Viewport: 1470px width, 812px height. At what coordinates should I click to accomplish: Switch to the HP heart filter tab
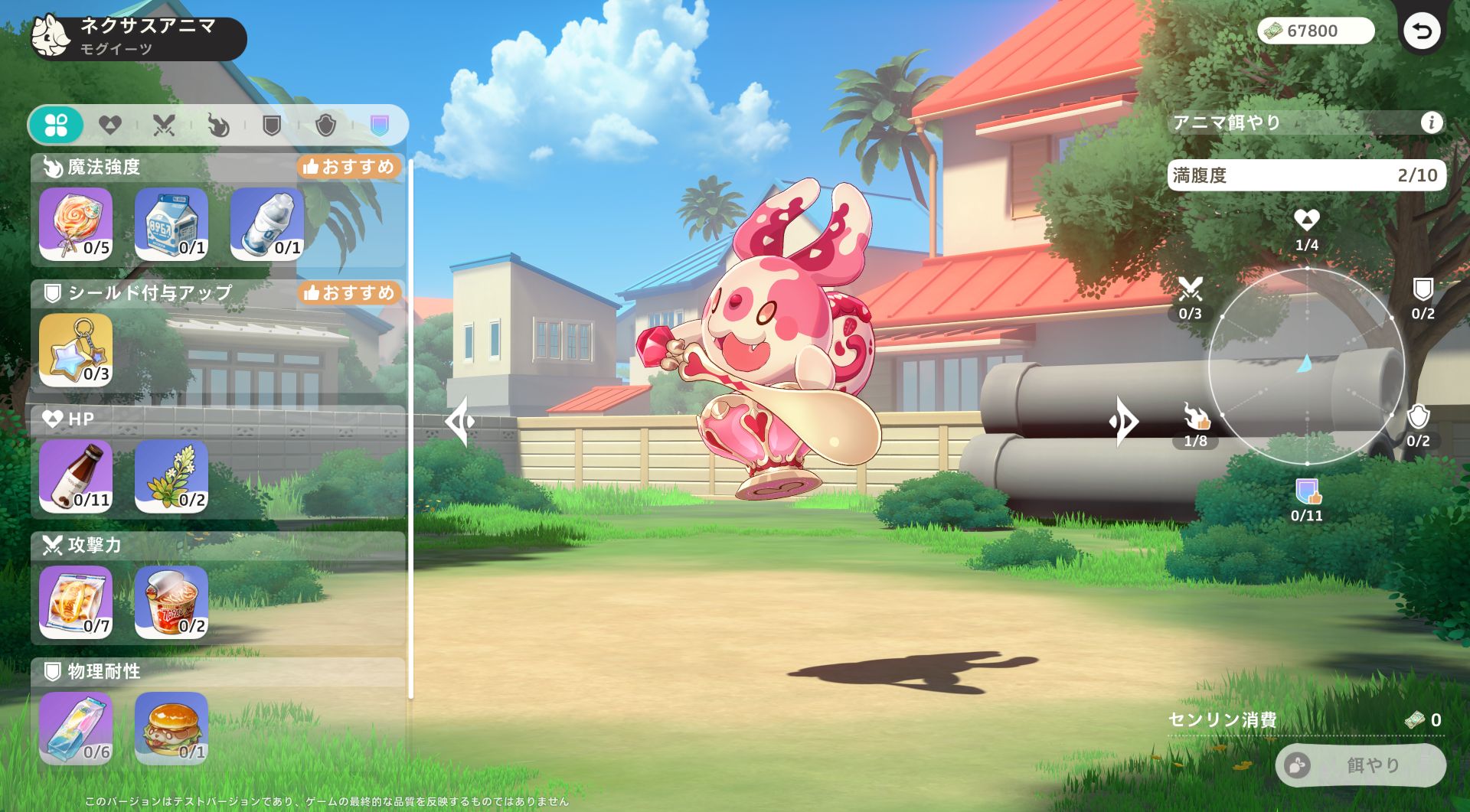pos(110,125)
